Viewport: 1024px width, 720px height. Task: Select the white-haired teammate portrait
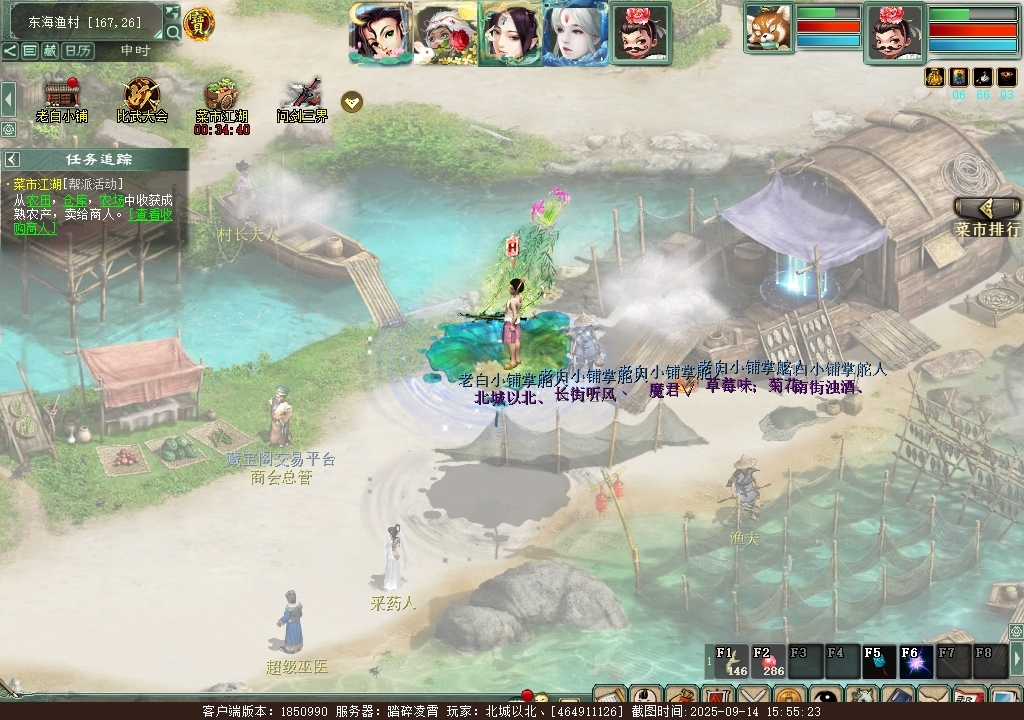click(575, 33)
